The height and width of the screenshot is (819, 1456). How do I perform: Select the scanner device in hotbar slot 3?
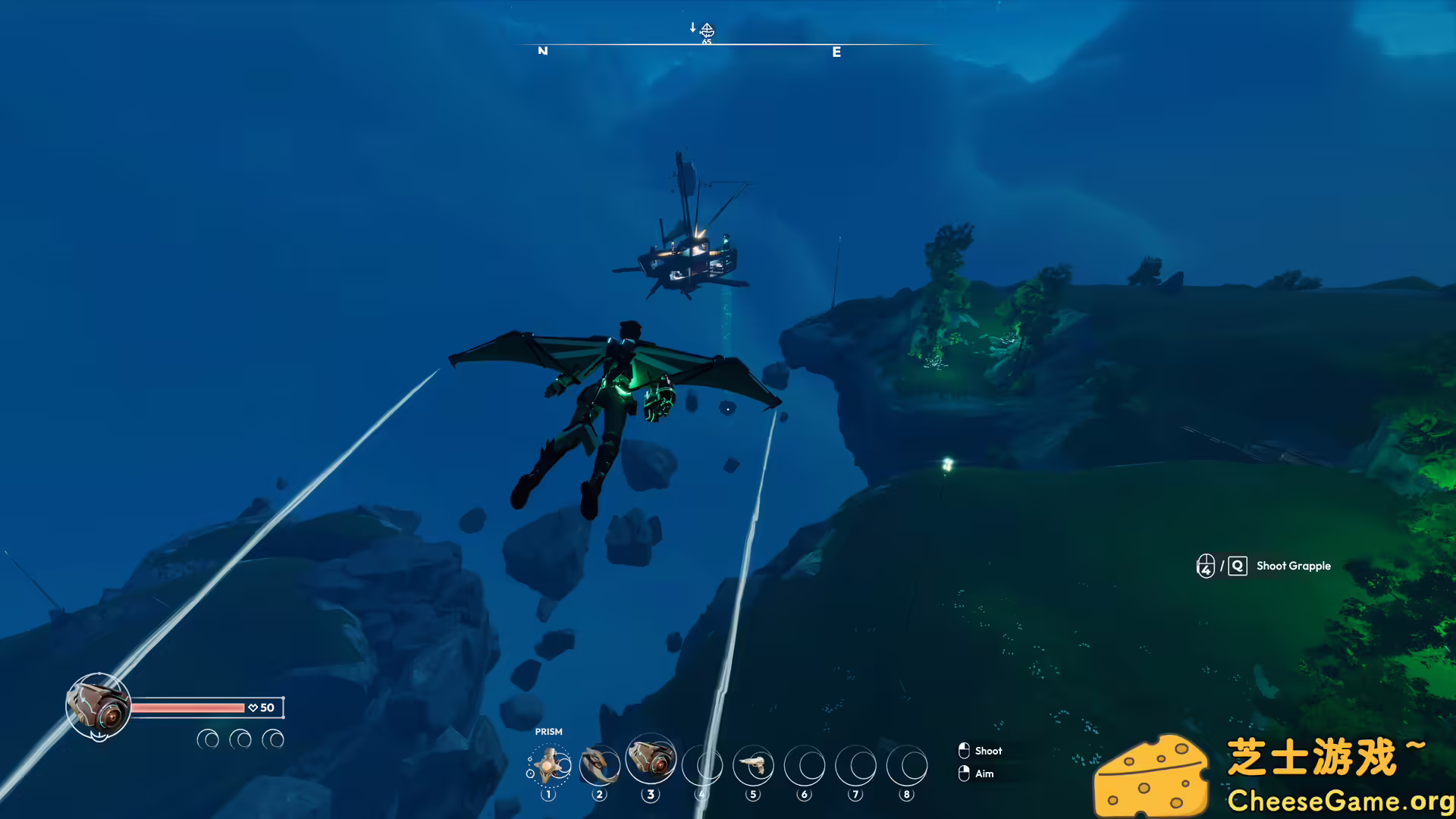pos(651,765)
